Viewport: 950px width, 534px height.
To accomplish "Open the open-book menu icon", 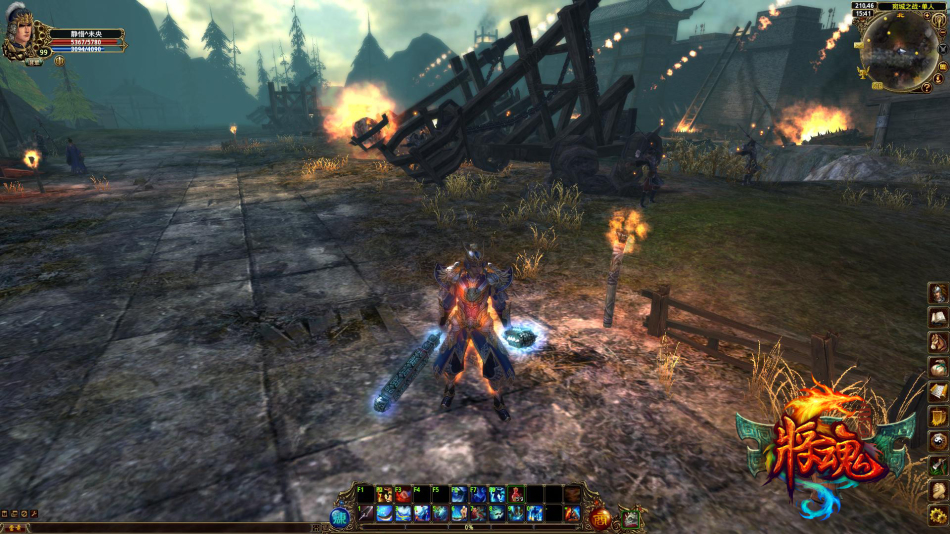I will [938, 317].
